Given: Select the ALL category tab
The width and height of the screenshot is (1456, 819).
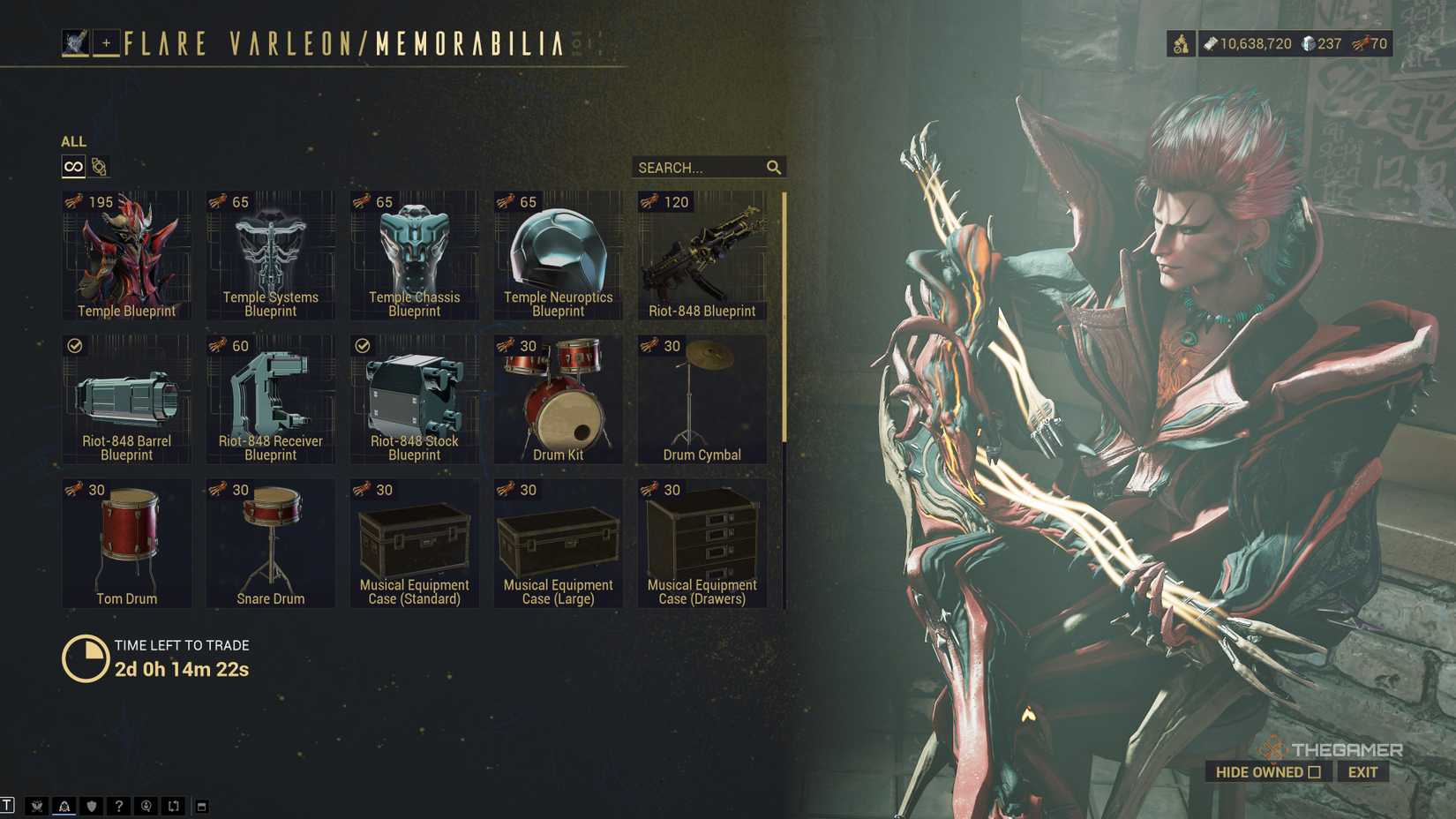Looking at the screenshot, I should (73, 141).
